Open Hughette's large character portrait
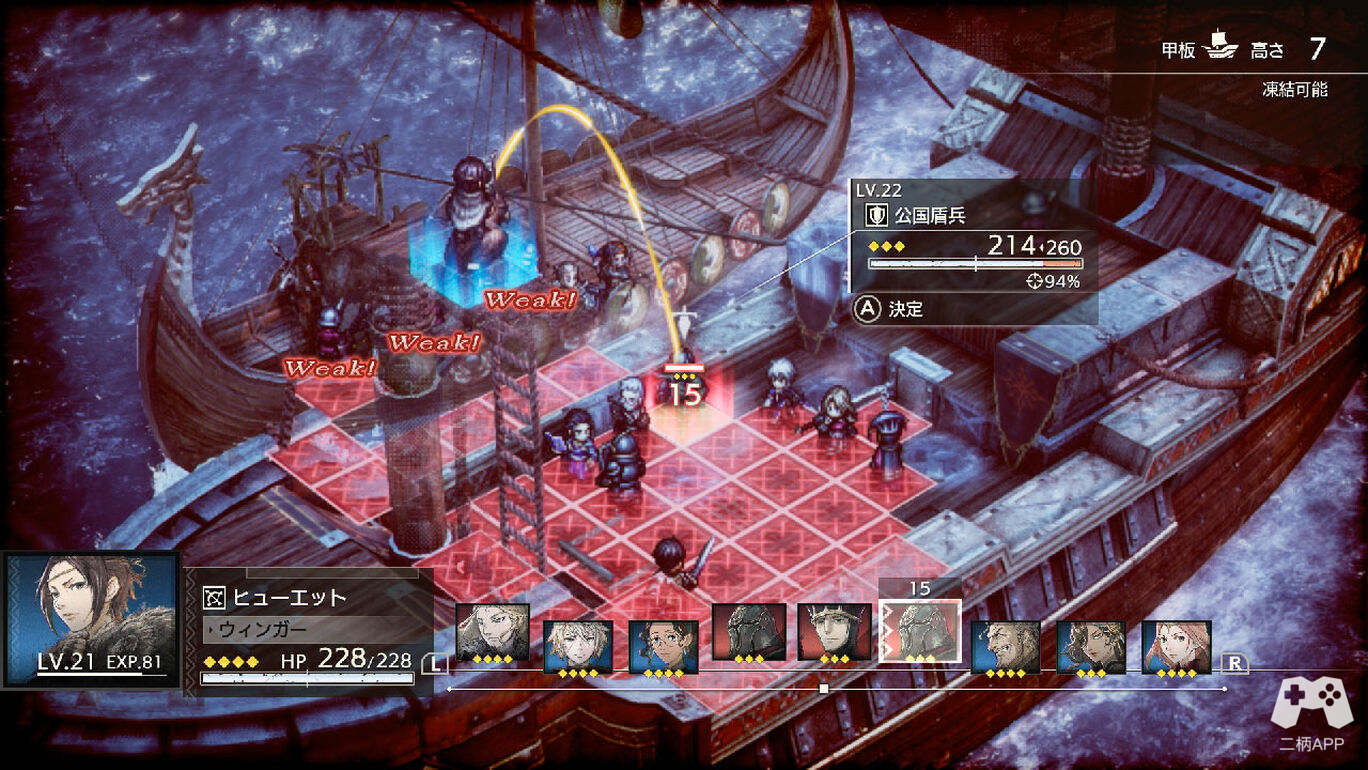 point(91,620)
